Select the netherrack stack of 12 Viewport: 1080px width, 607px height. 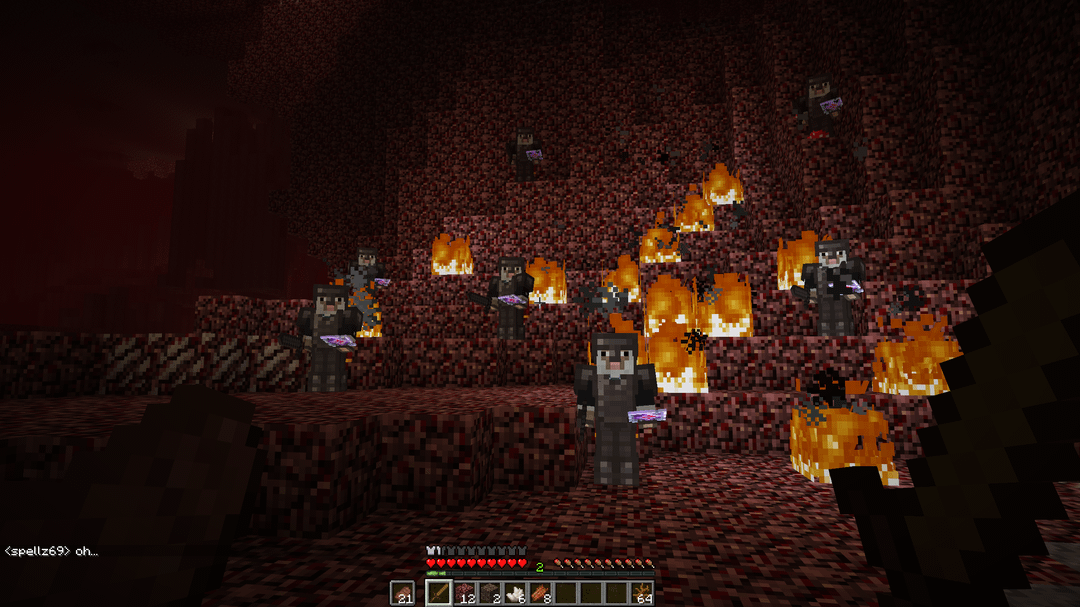(465, 593)
